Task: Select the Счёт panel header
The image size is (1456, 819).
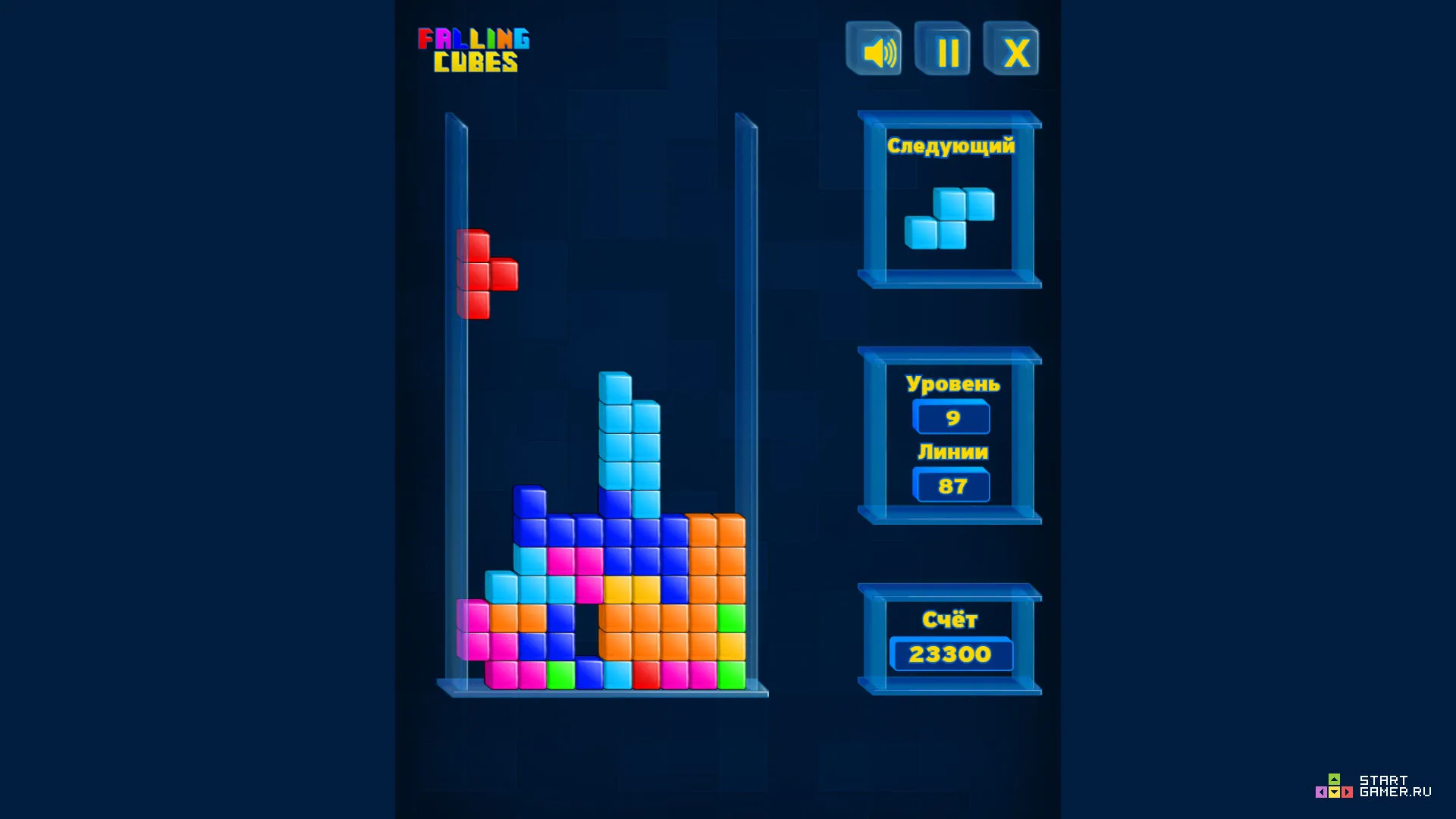Action: (x=952, y=620)
